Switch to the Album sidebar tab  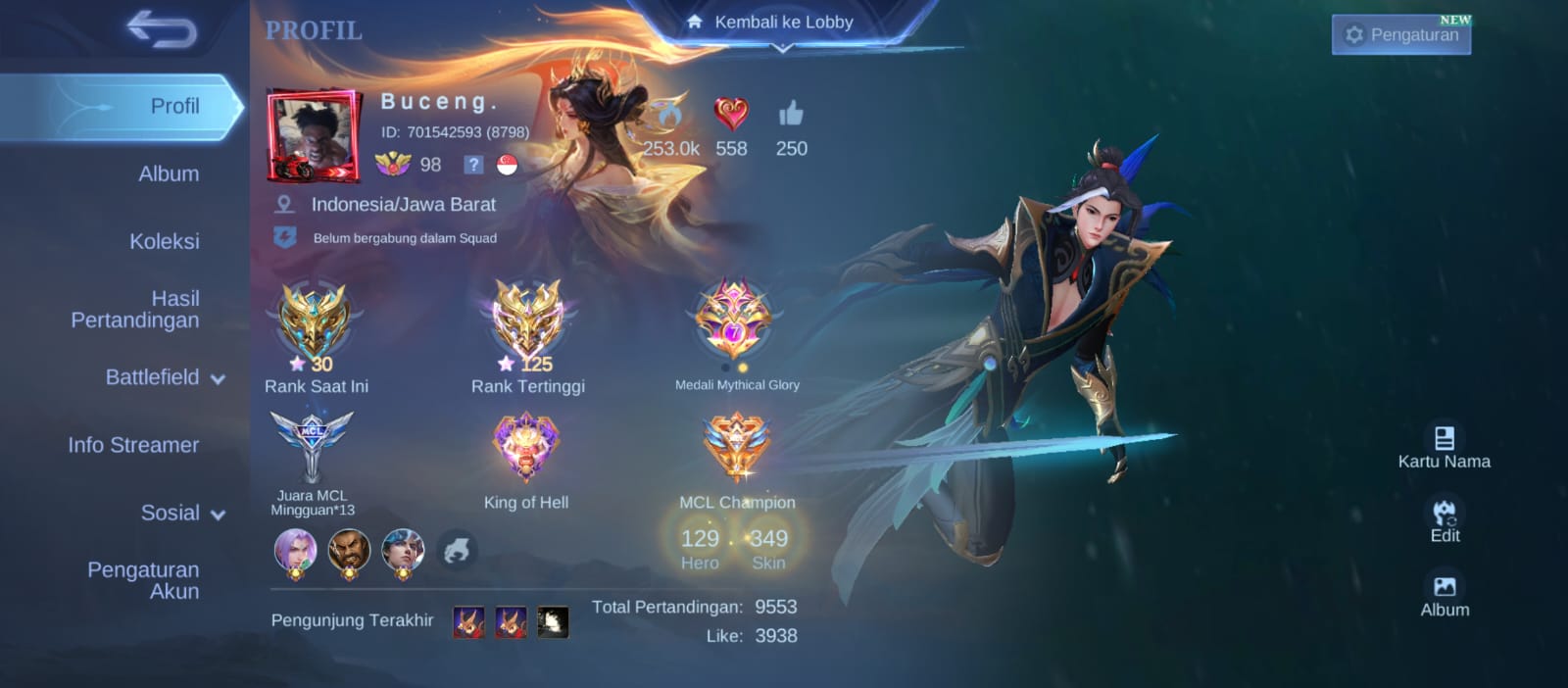pos(169,174)
